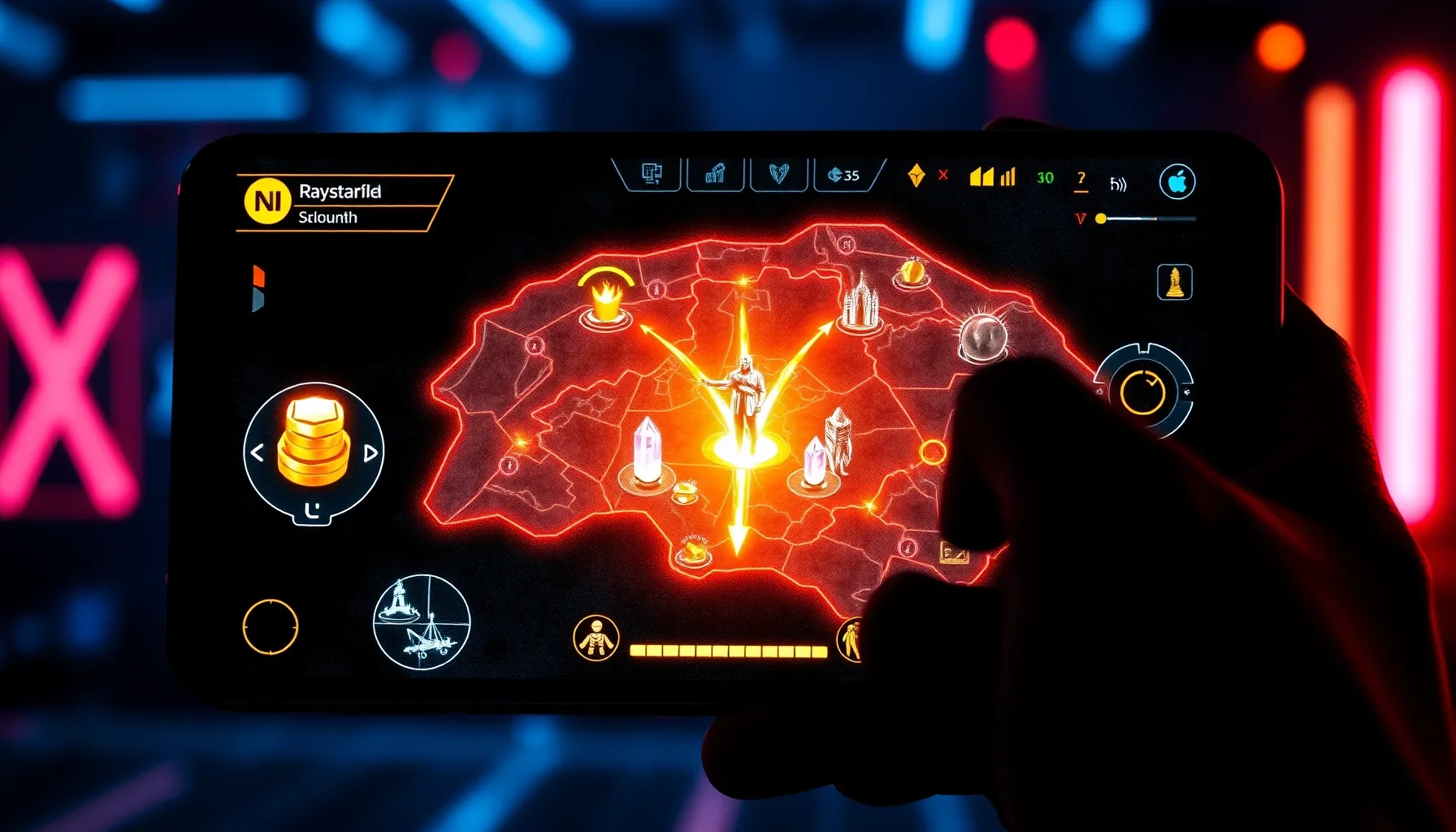Screen dimensions: 1456x832
Task: Switch to the bar chart stats tab
Action: (x=715, y=174)
